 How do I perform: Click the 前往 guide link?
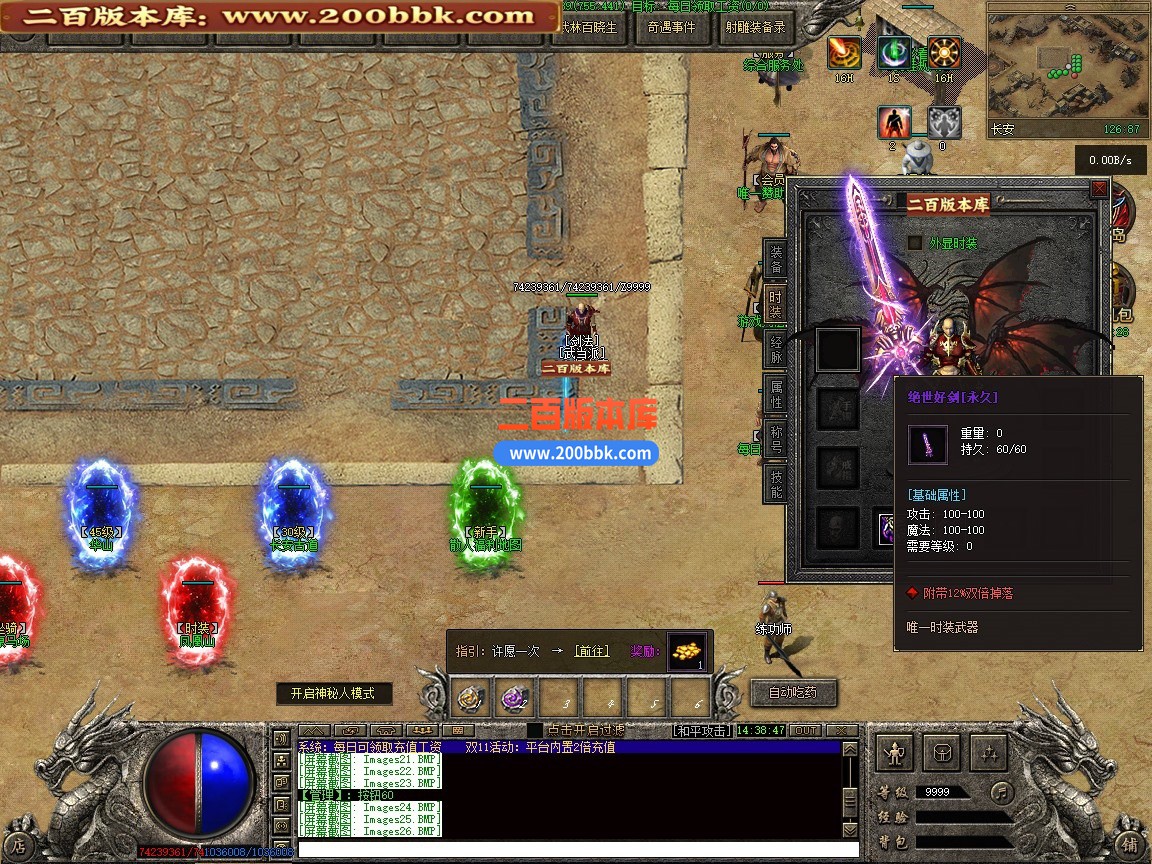point(591,651)
